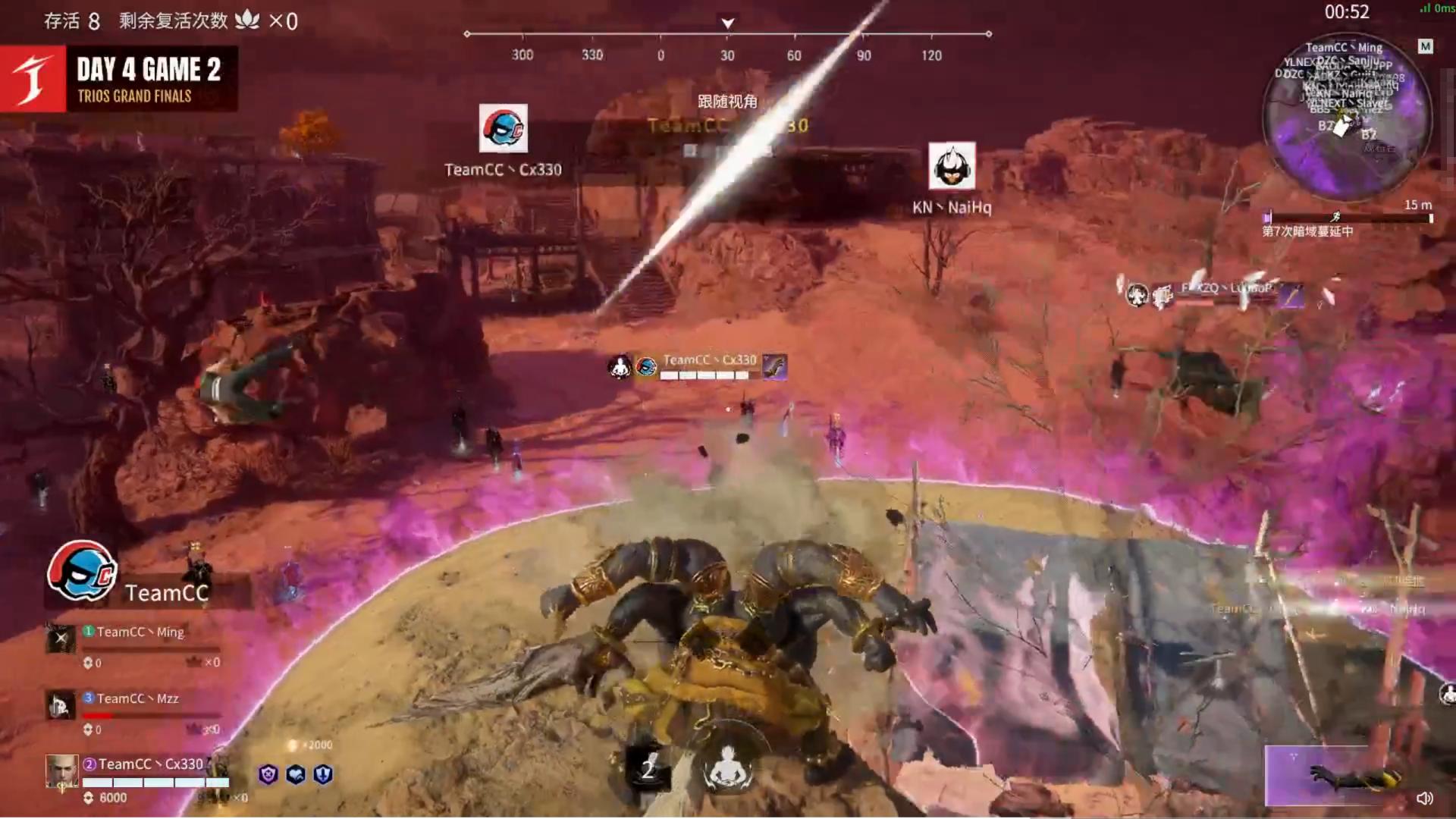This screenshot has height=819, width=1456.
Task: Select the downward sword shield buff icon
Action: 323,774
